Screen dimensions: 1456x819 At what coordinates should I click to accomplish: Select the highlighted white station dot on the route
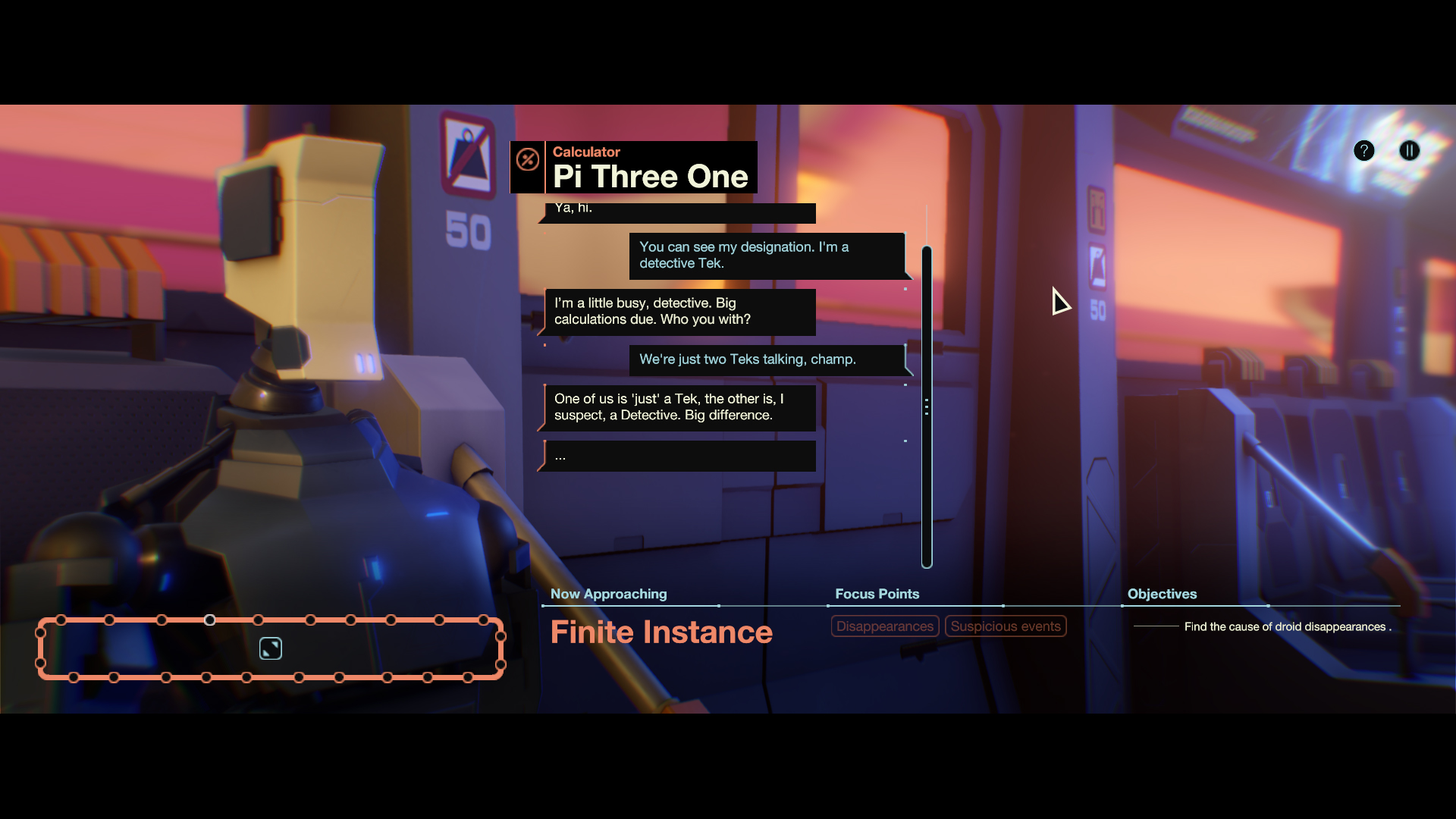click(210, 620)
